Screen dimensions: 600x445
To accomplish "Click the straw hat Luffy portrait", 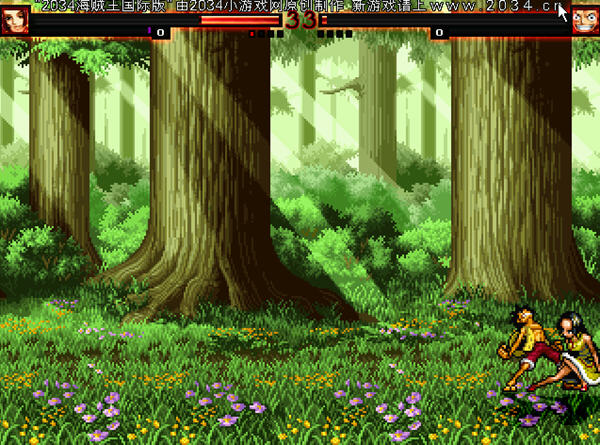I will point(585,21).
